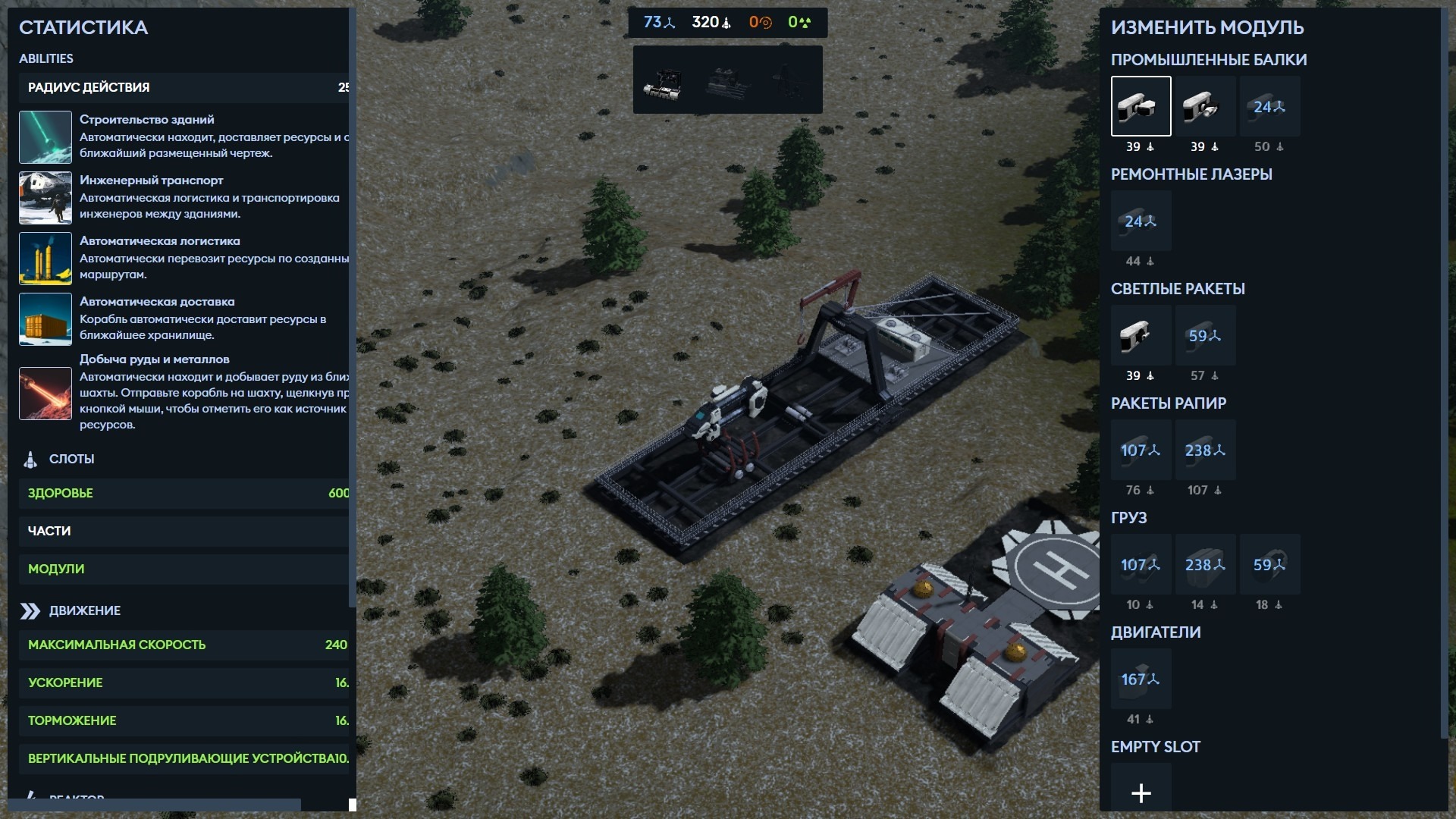Pick the repair laser module tile
1456x819 pixels.
click(x=1141, y=221)
